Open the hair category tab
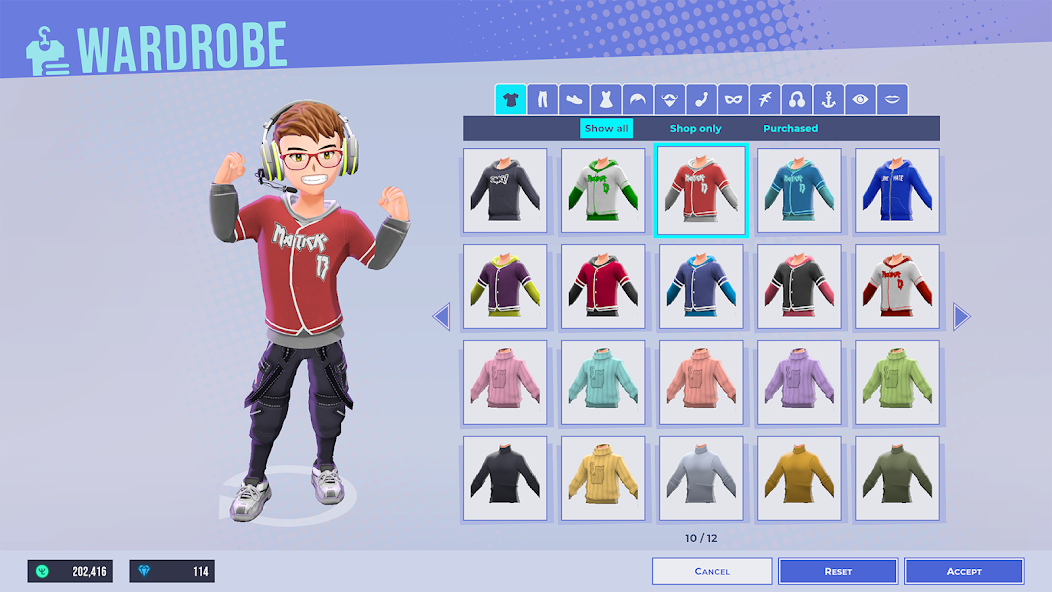1052x592 pixels. pos(637,99)
